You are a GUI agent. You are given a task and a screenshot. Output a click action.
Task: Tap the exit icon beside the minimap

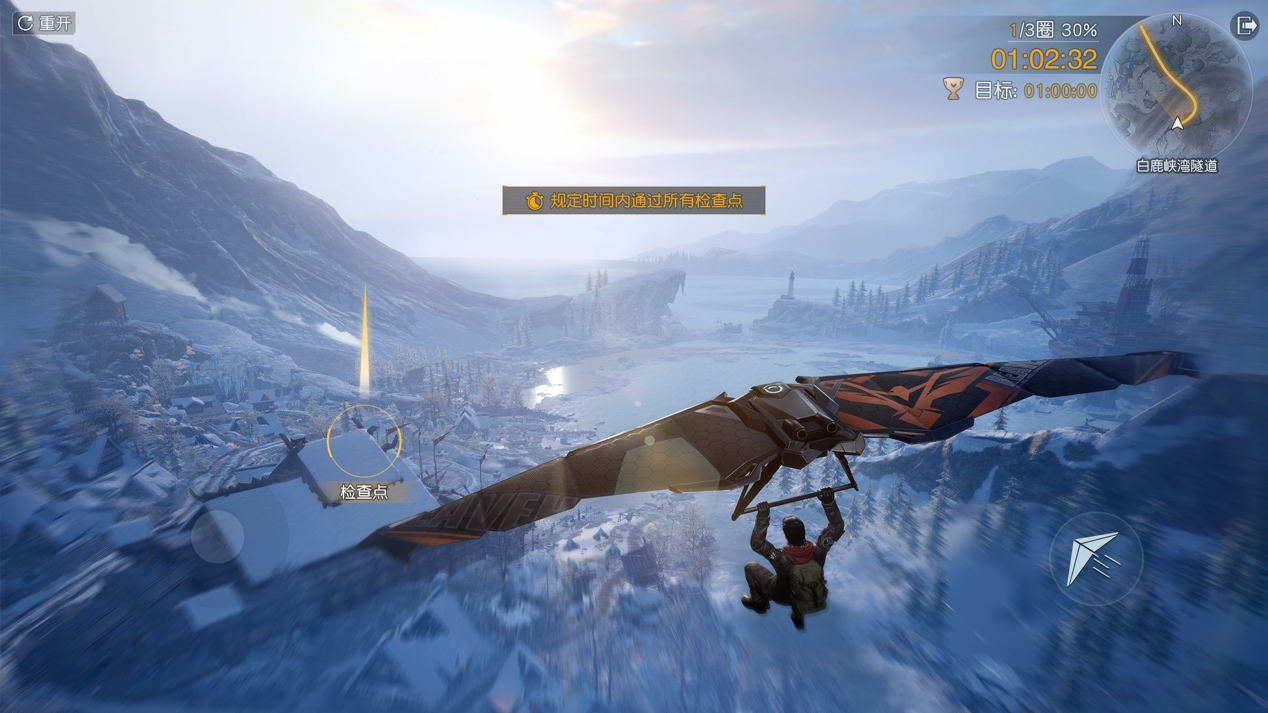1245,26
